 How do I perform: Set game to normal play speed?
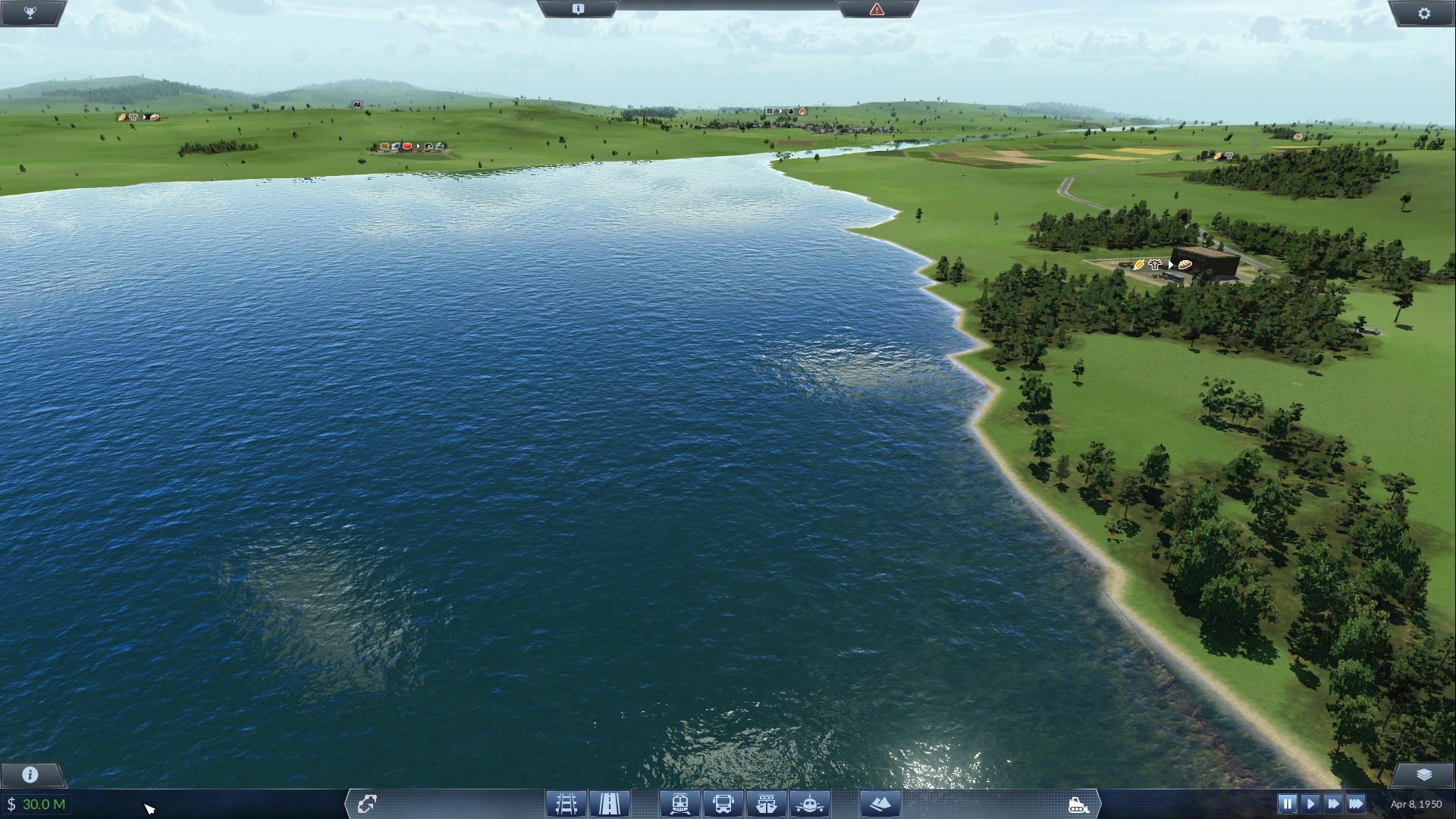click(x=1310, y=804)
